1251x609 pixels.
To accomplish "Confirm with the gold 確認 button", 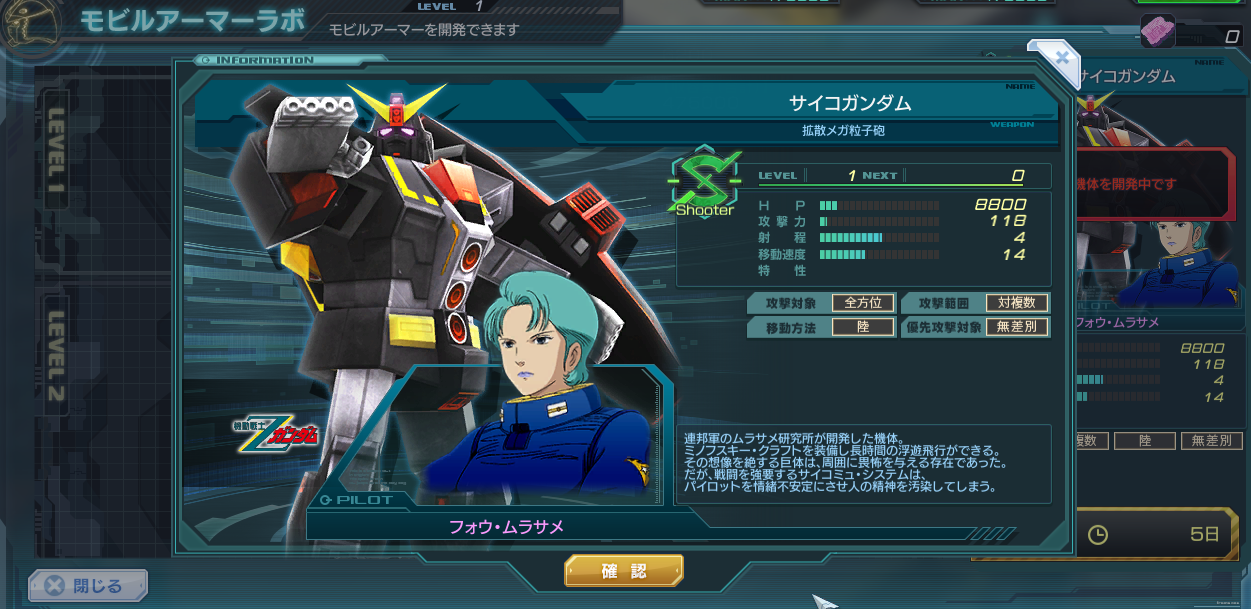I will coord(624,571).
